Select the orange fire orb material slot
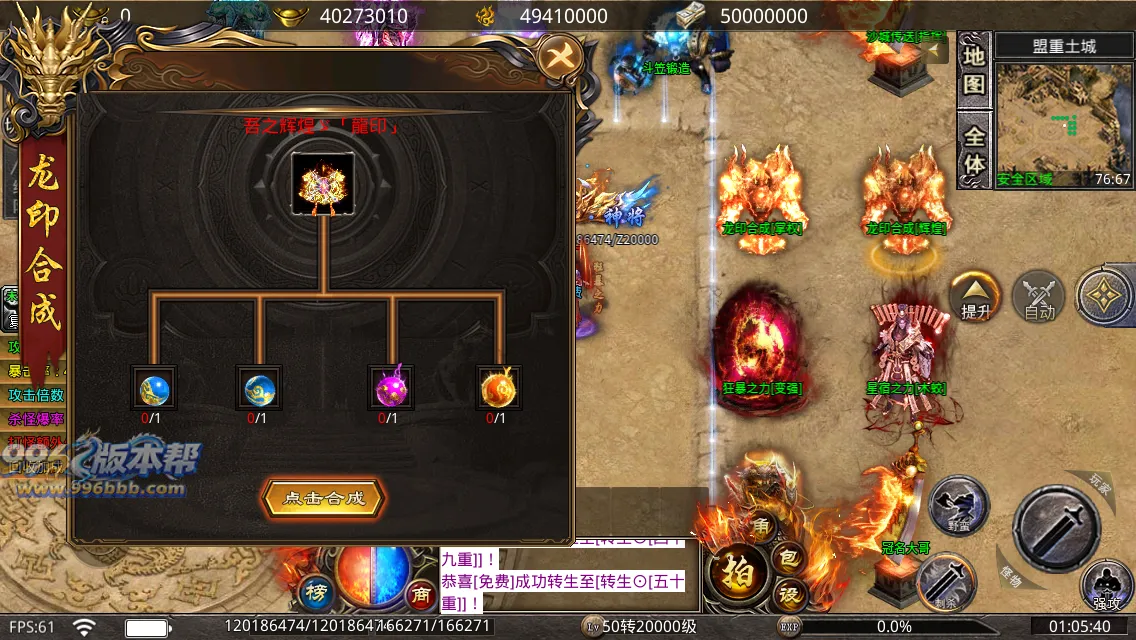The height and width of the screenshot is (640, 1136). [x=496, y=388]
